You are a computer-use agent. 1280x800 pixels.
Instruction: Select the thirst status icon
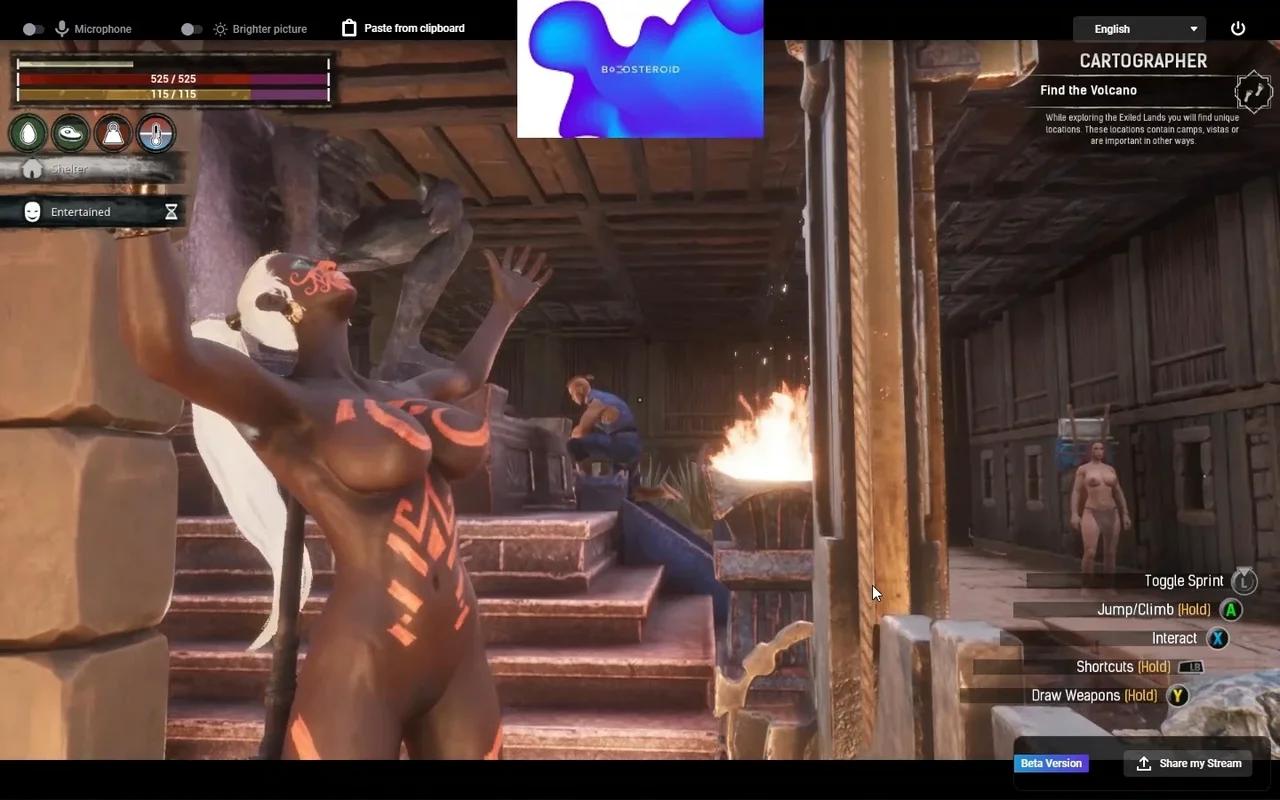coord(27,133)
